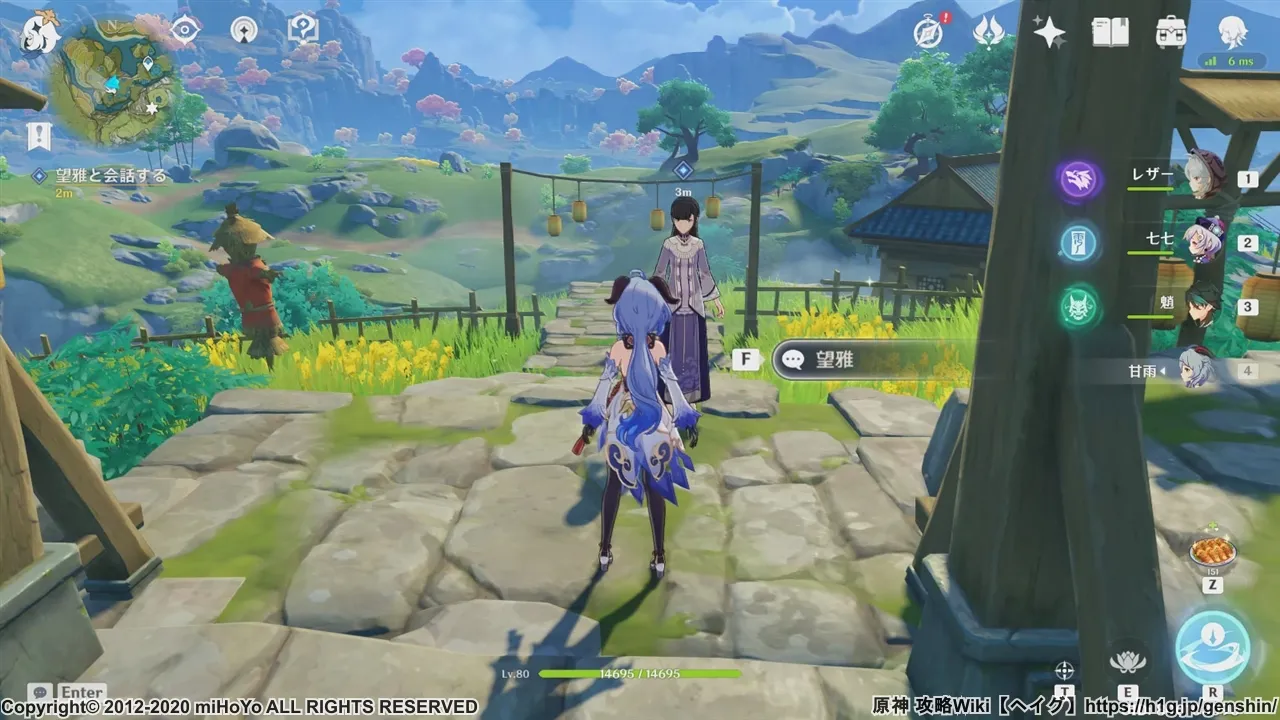Open the Paimon main menu

point(37,33)
